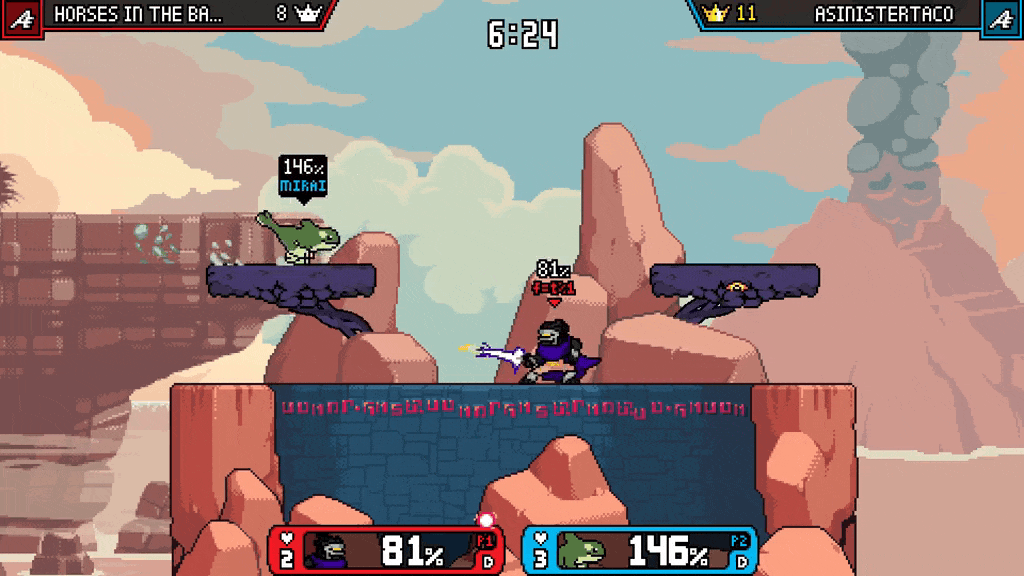The height and width of the screenshot is (576, 1024).
Task: Select the ASINISTERTACO name banner
Action: (x=884, y=14)
